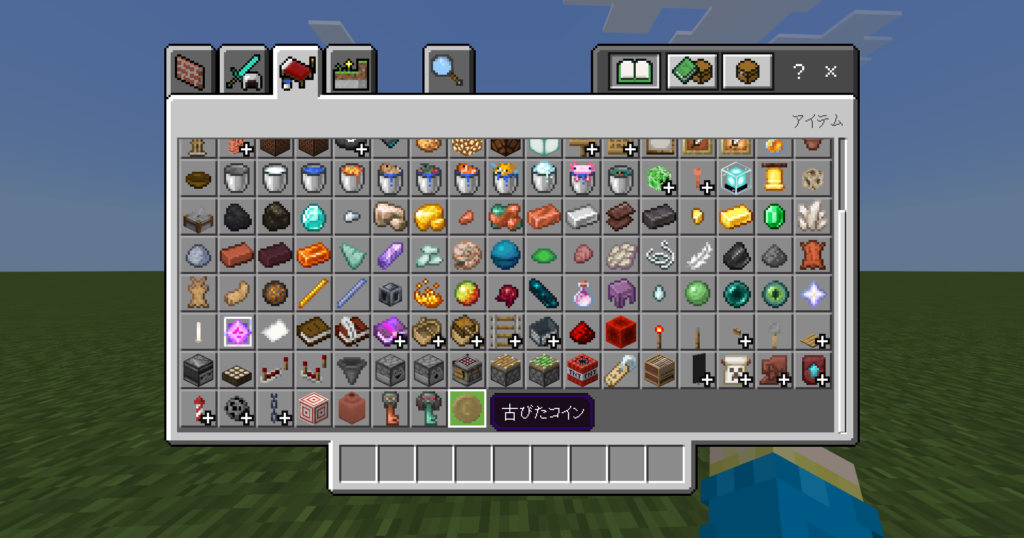Click the item list scrollbar

pos(842,175)
